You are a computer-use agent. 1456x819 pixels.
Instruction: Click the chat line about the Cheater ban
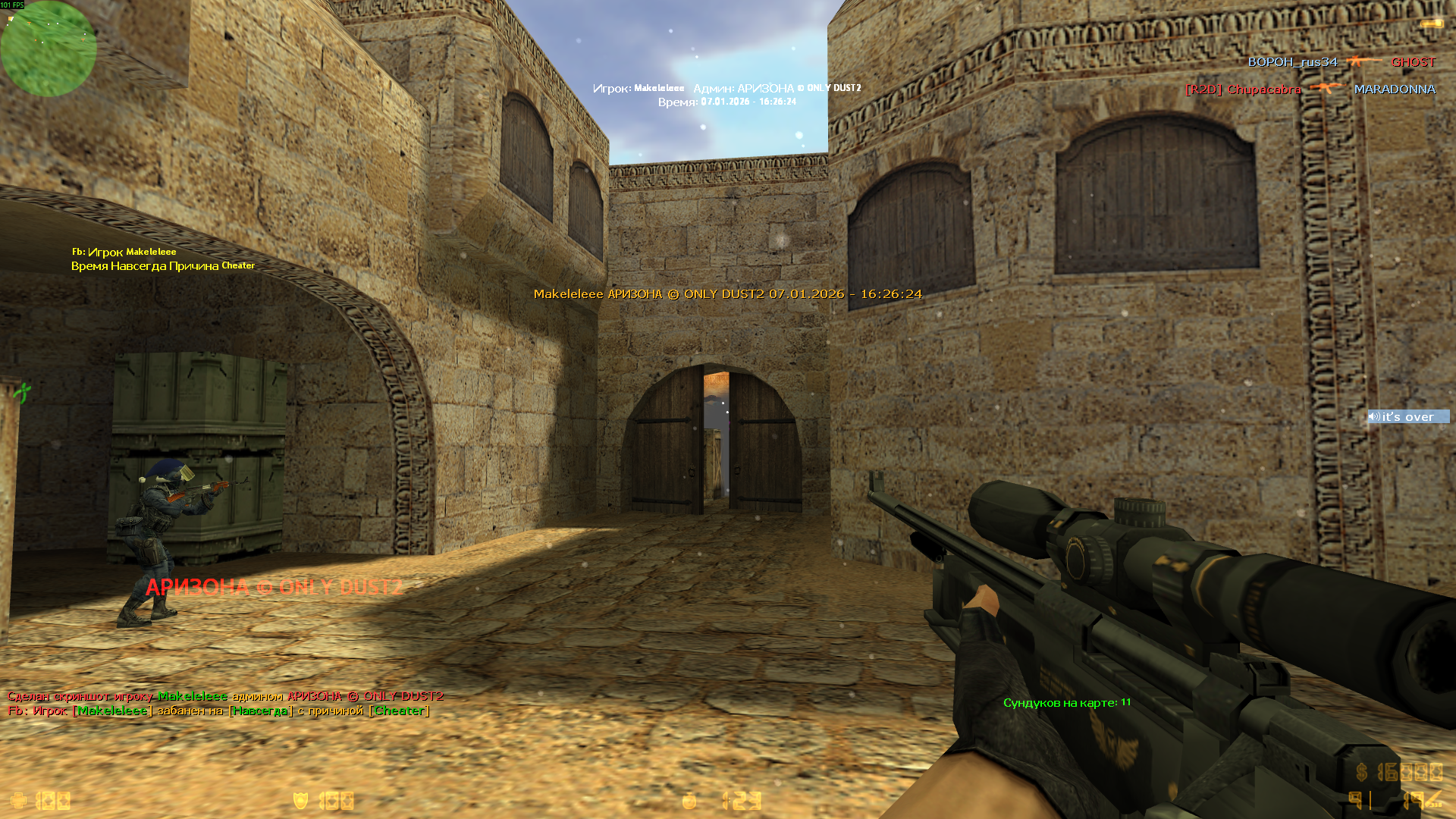(218, 711)
